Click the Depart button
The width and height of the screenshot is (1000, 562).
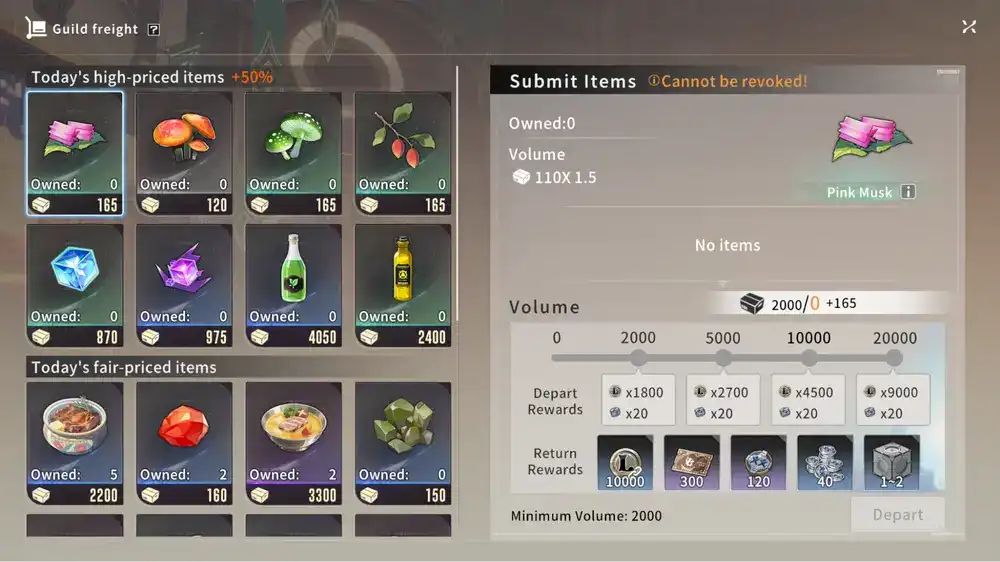click(x=897, y=515)
